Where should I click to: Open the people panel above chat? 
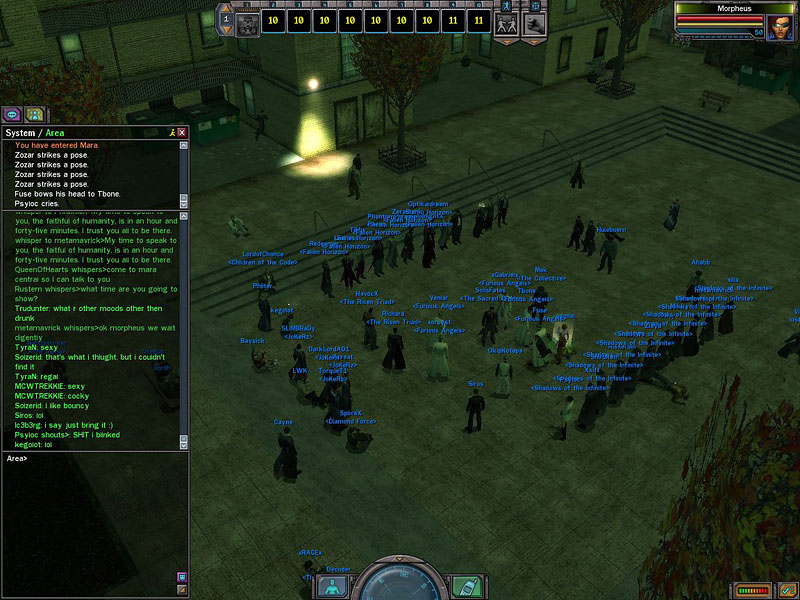click(x=34, y=114)
